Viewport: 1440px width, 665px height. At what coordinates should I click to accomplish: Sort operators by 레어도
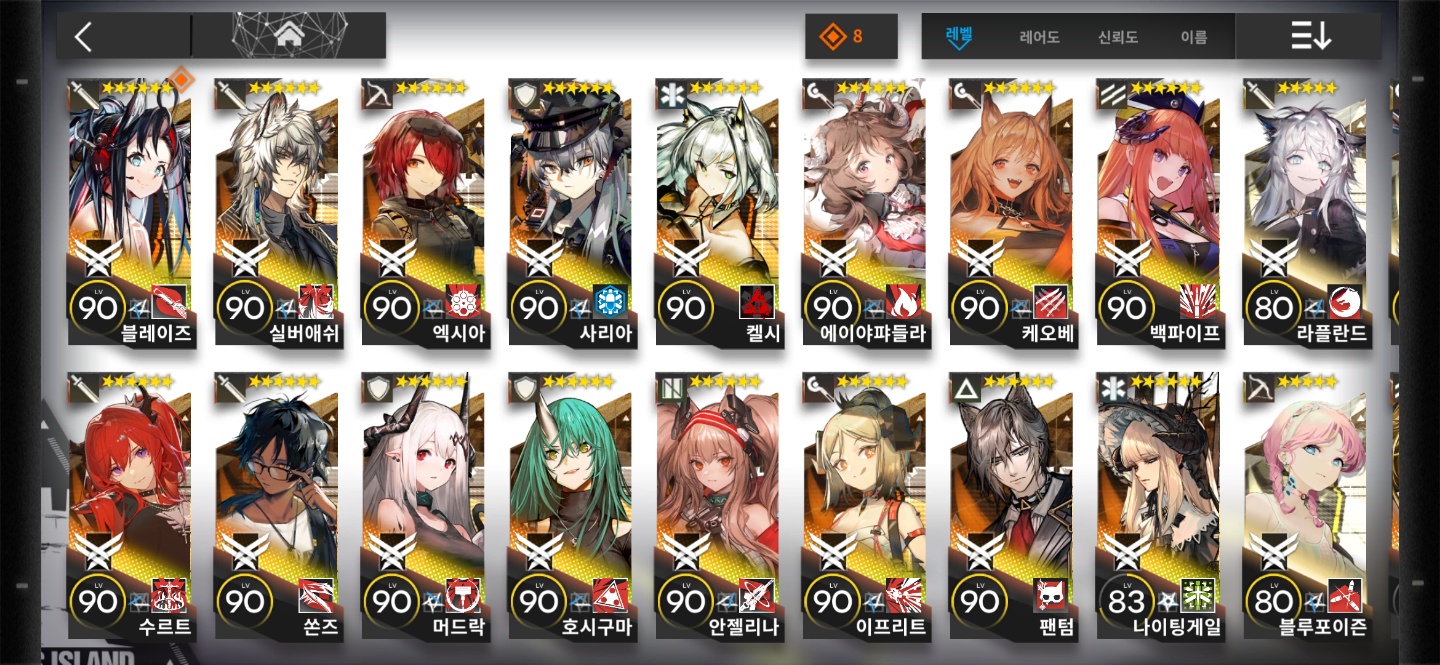click(1039, 37)
